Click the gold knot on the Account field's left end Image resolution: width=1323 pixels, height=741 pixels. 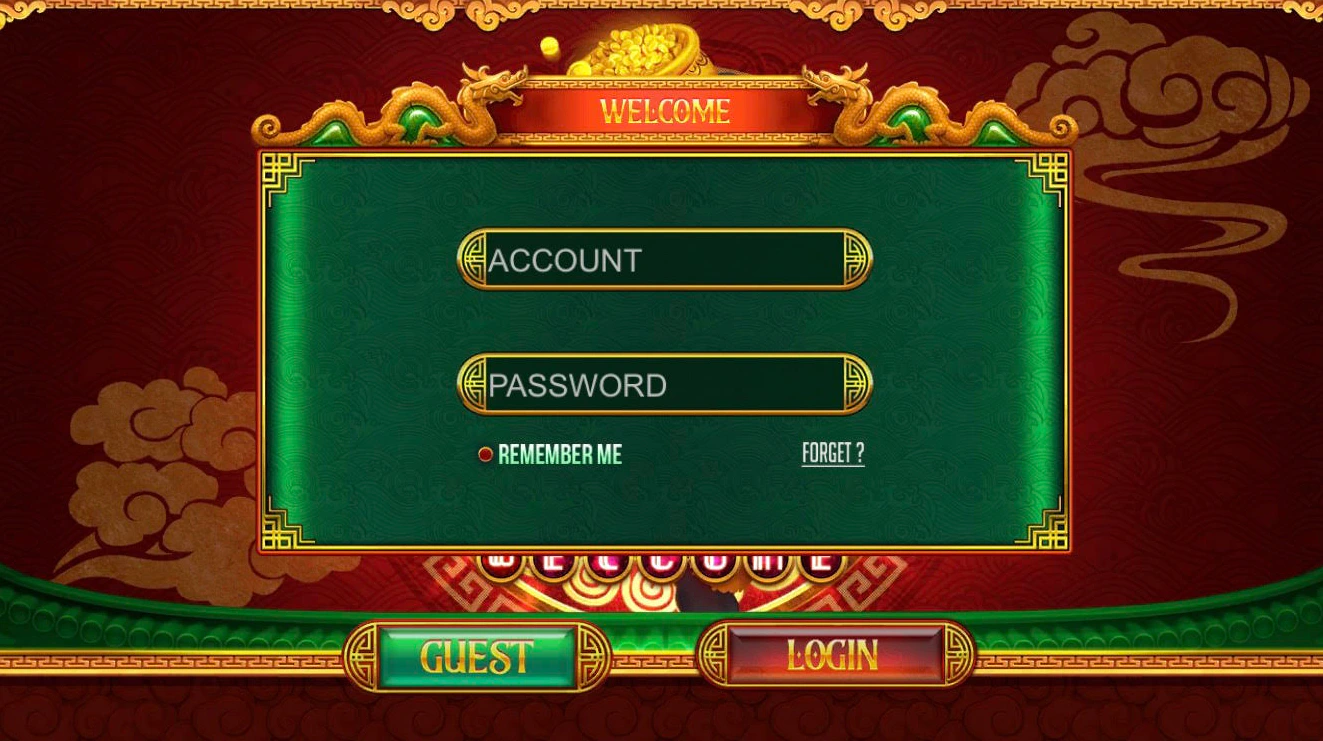474,258
